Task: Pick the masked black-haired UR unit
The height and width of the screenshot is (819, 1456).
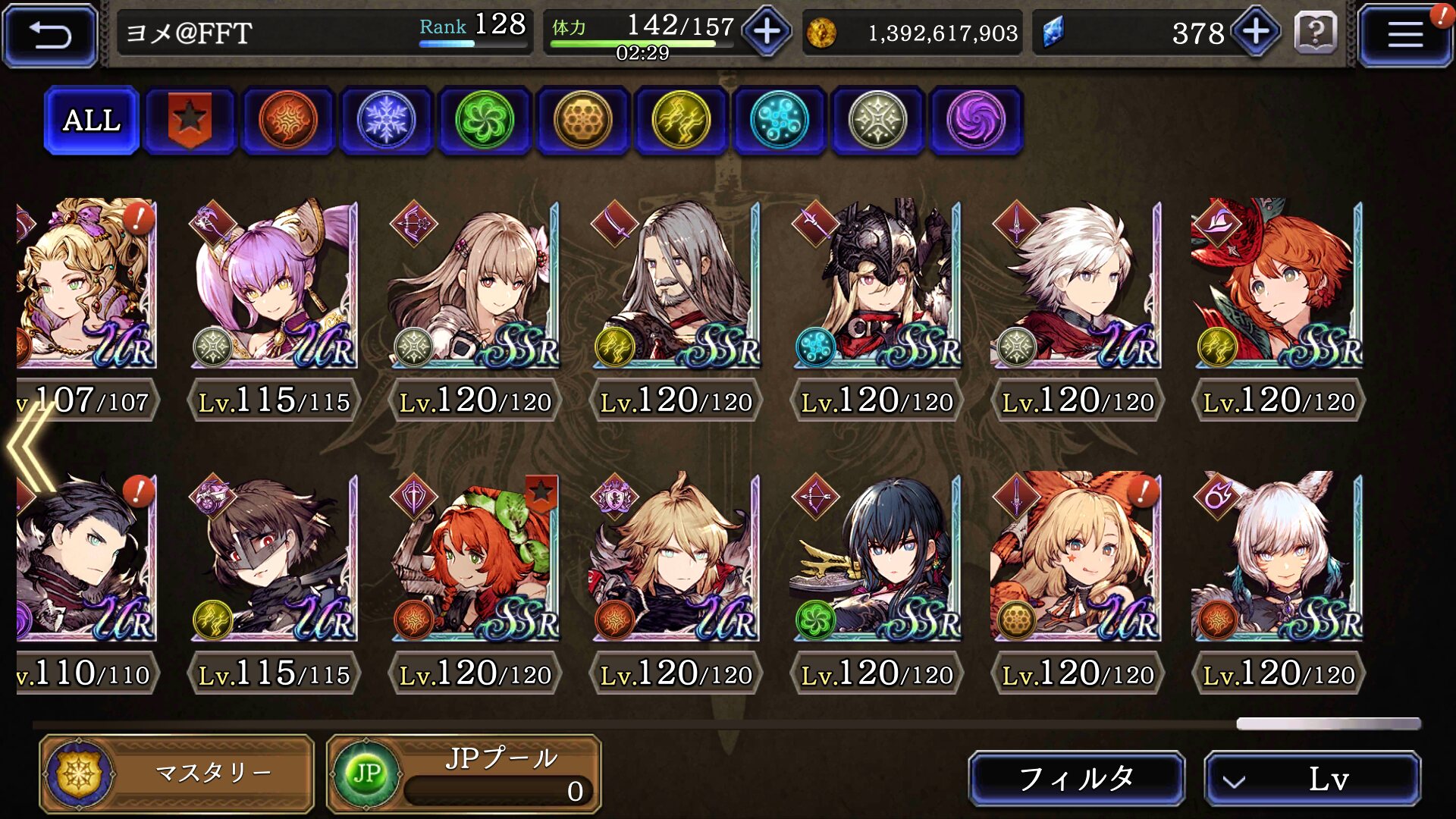Action: point(274,557)
